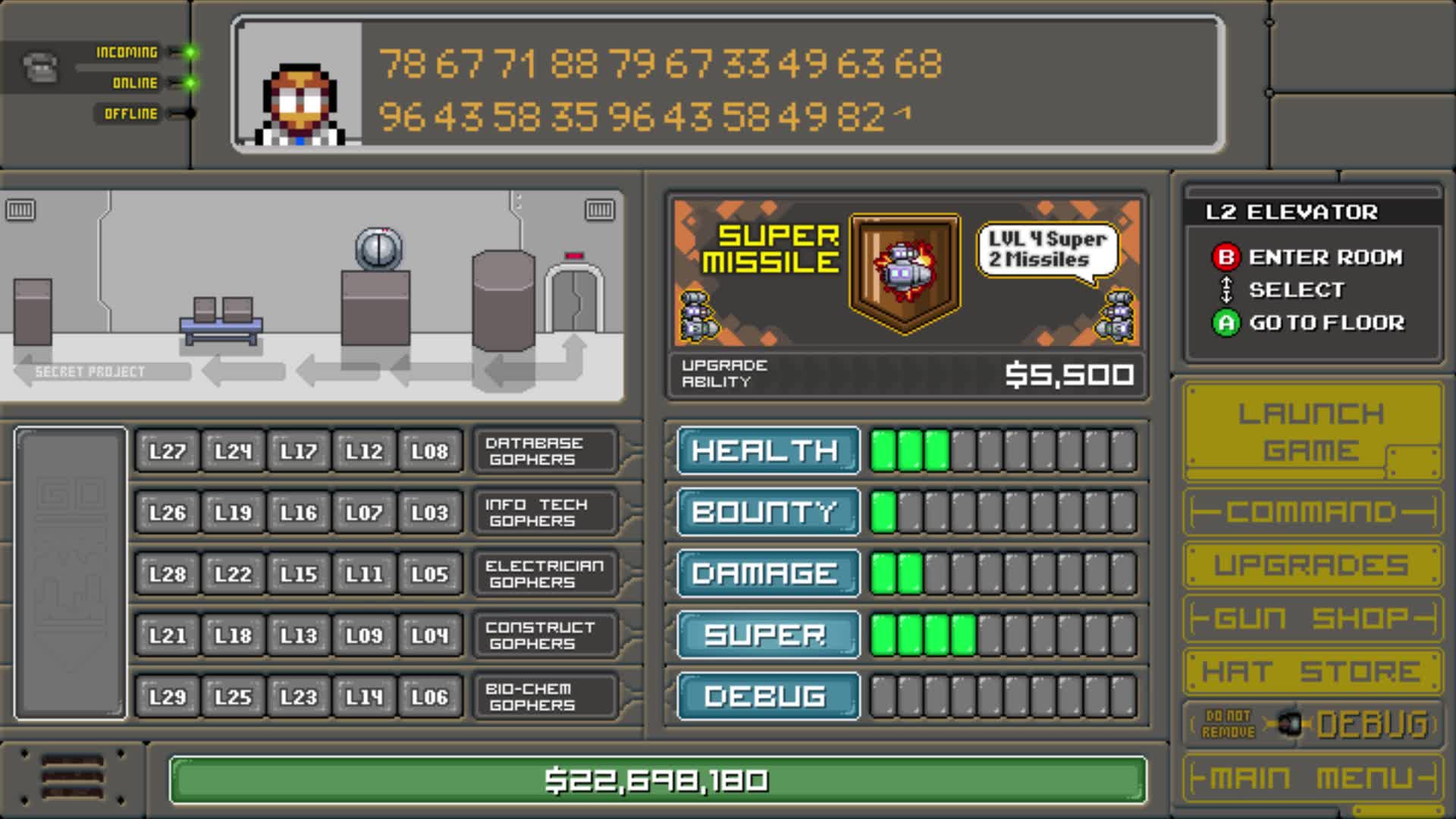Click the red B Enter Room button icon

coord(1228,257)
